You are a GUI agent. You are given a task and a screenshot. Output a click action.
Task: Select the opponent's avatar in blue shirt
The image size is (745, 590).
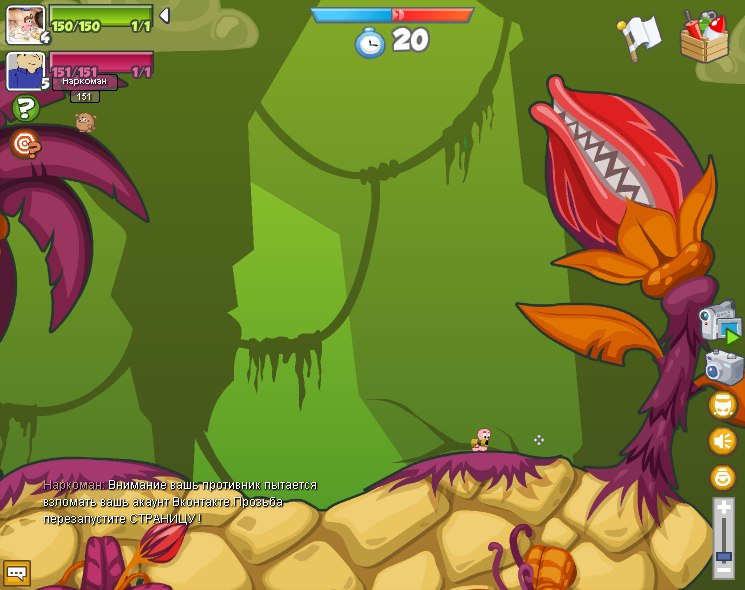coord(24,70)
